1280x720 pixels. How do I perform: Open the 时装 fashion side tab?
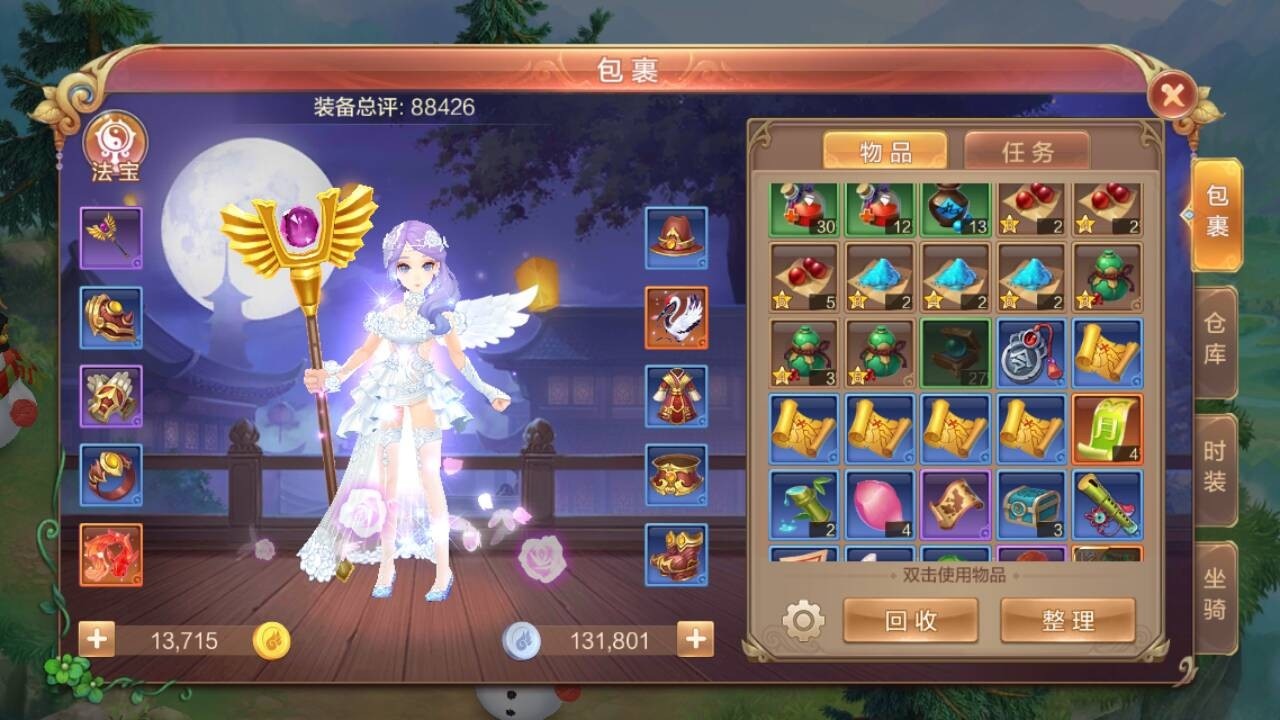point(1215,467)
